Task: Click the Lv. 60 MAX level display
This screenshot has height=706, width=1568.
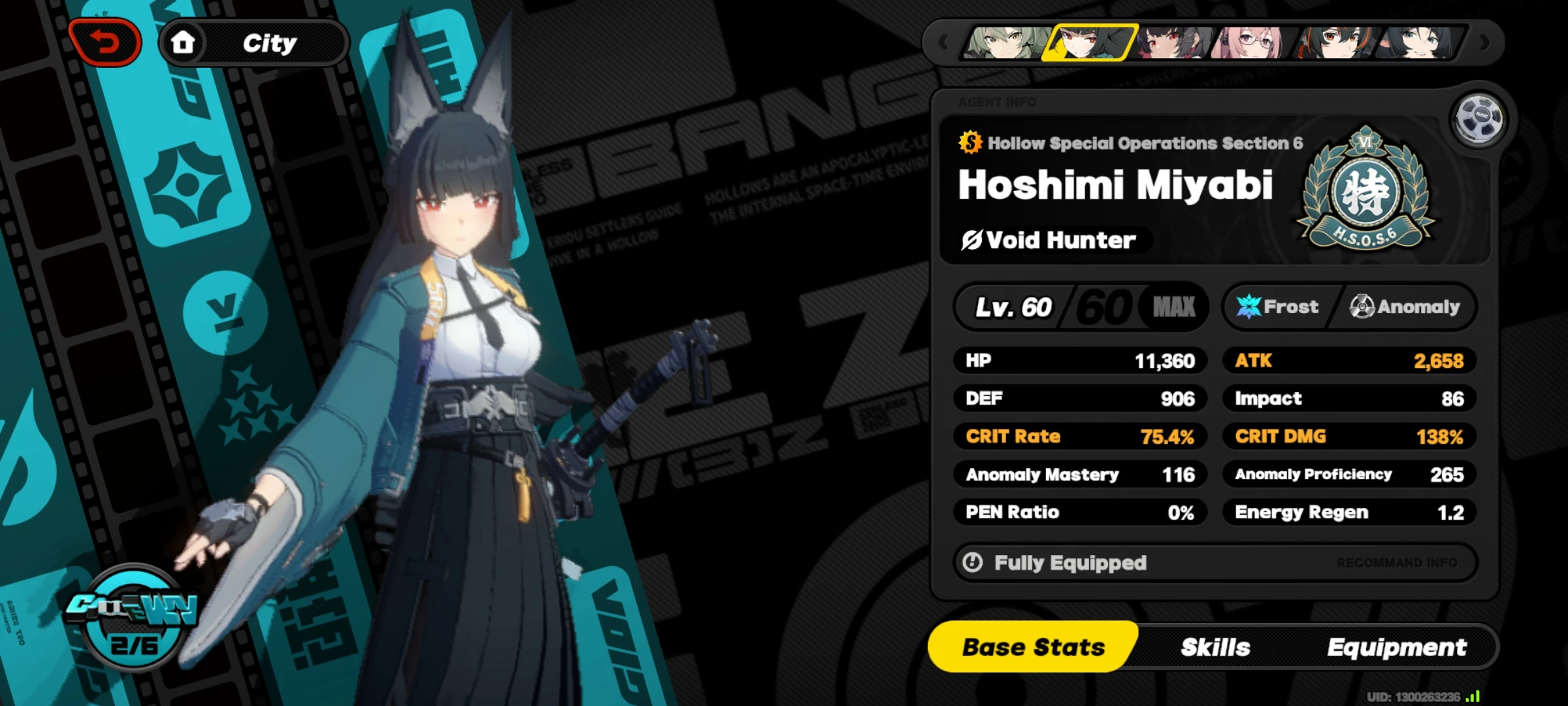Action: click(1081, 307)
